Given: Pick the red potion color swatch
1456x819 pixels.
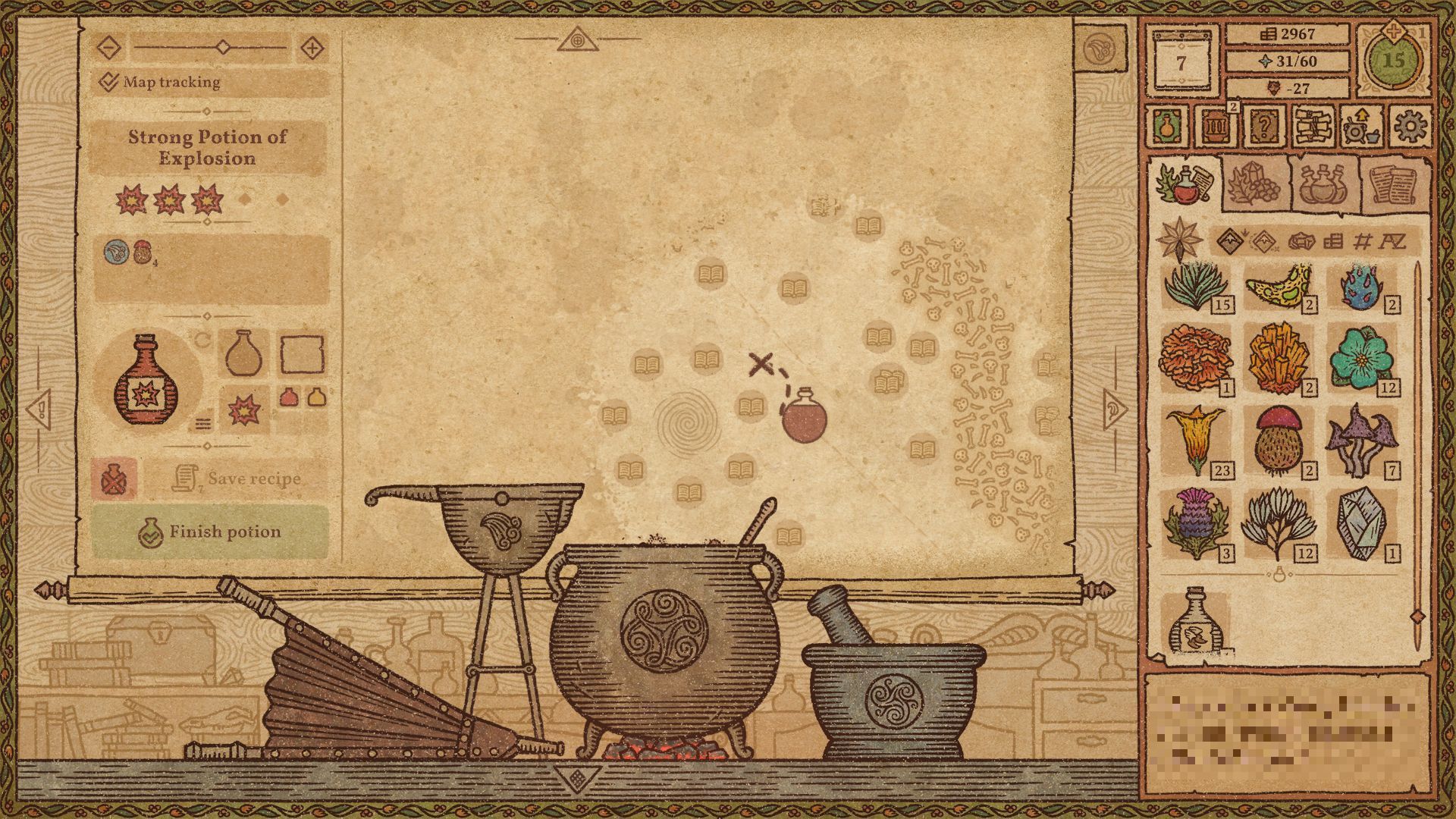Looking at the screenshot, I should [288, 397].
